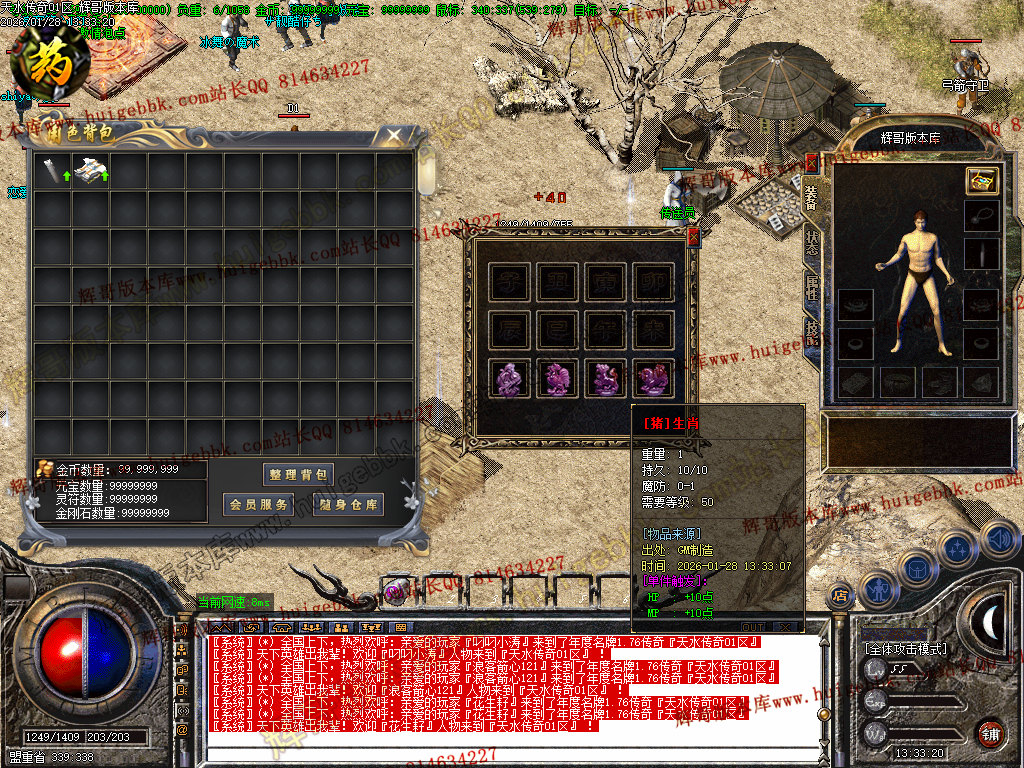Open the 店 shop button
The image size is (1024, 768).
(x=841, y=596)
